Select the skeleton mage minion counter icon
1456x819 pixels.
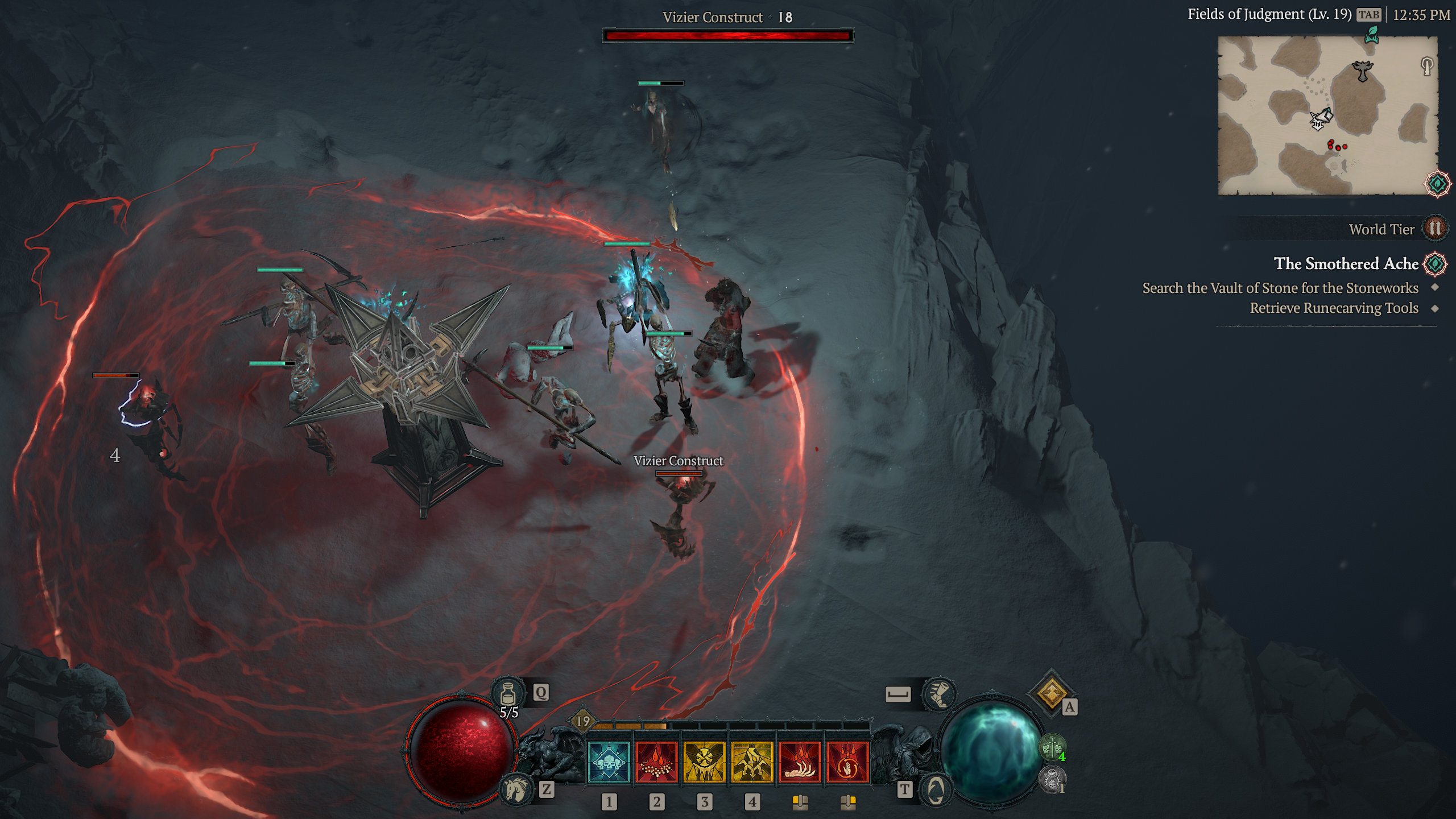pyautogui.click(x=1052, y=780)
